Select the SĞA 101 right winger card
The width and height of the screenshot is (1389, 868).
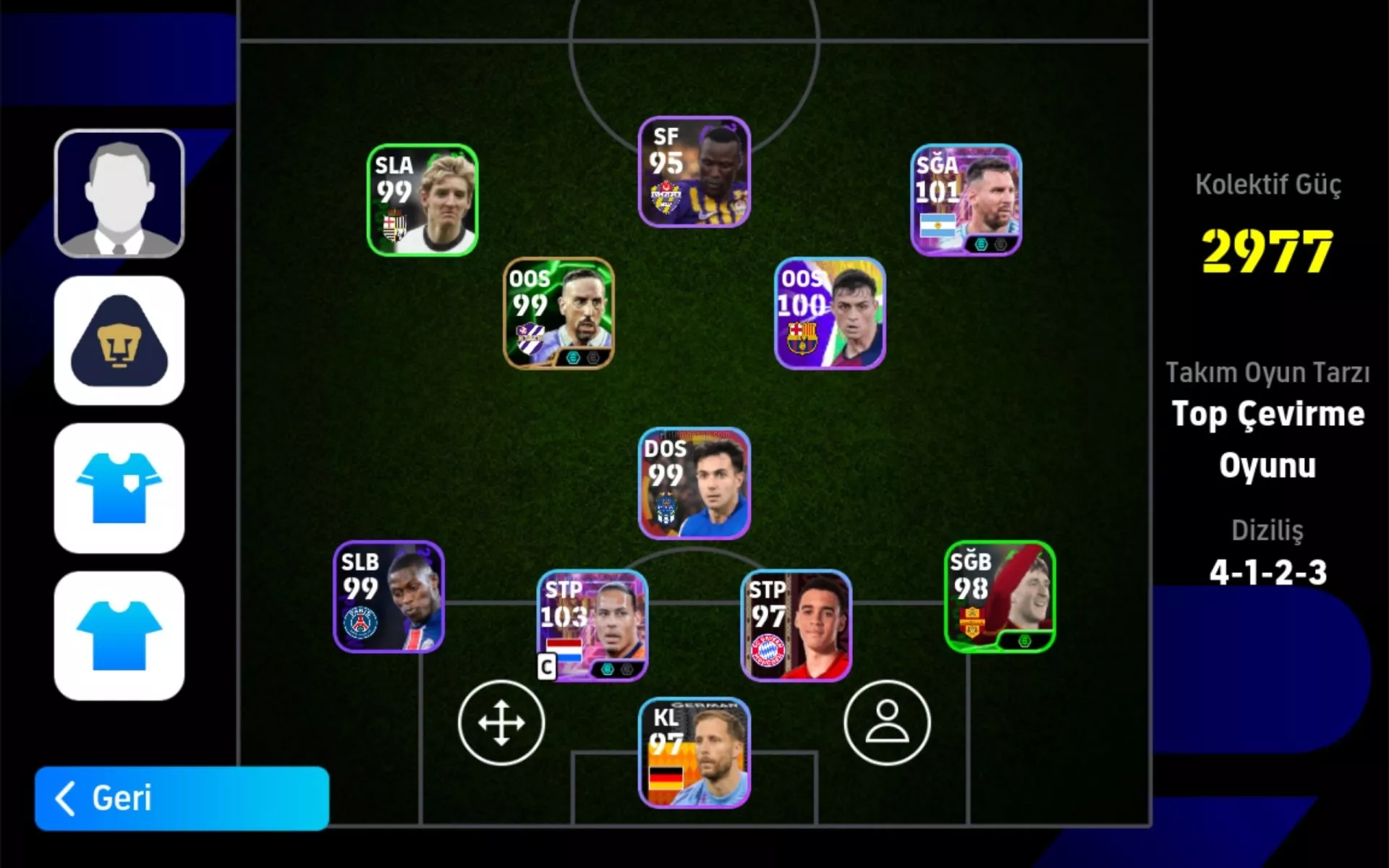pos(966,200)
